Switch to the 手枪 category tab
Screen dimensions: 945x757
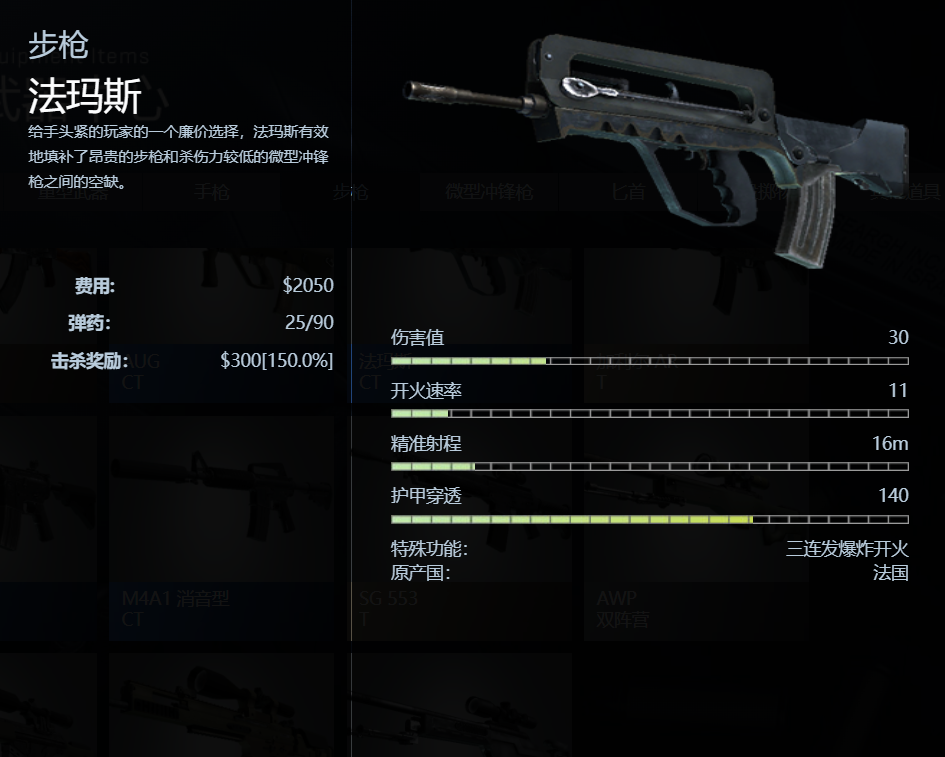(x=211, y=193)
